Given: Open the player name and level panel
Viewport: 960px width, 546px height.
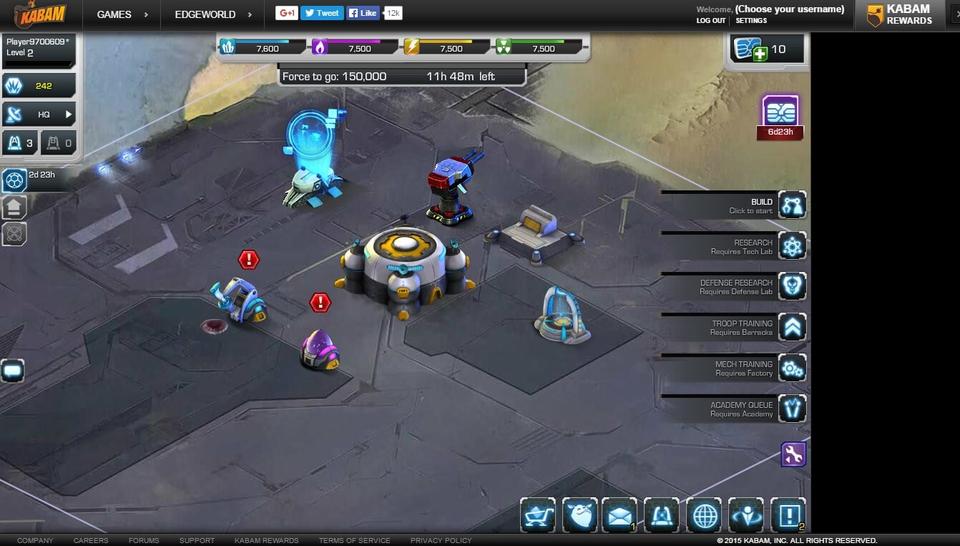Looking at the screenshot, I should tap(37, 47).
